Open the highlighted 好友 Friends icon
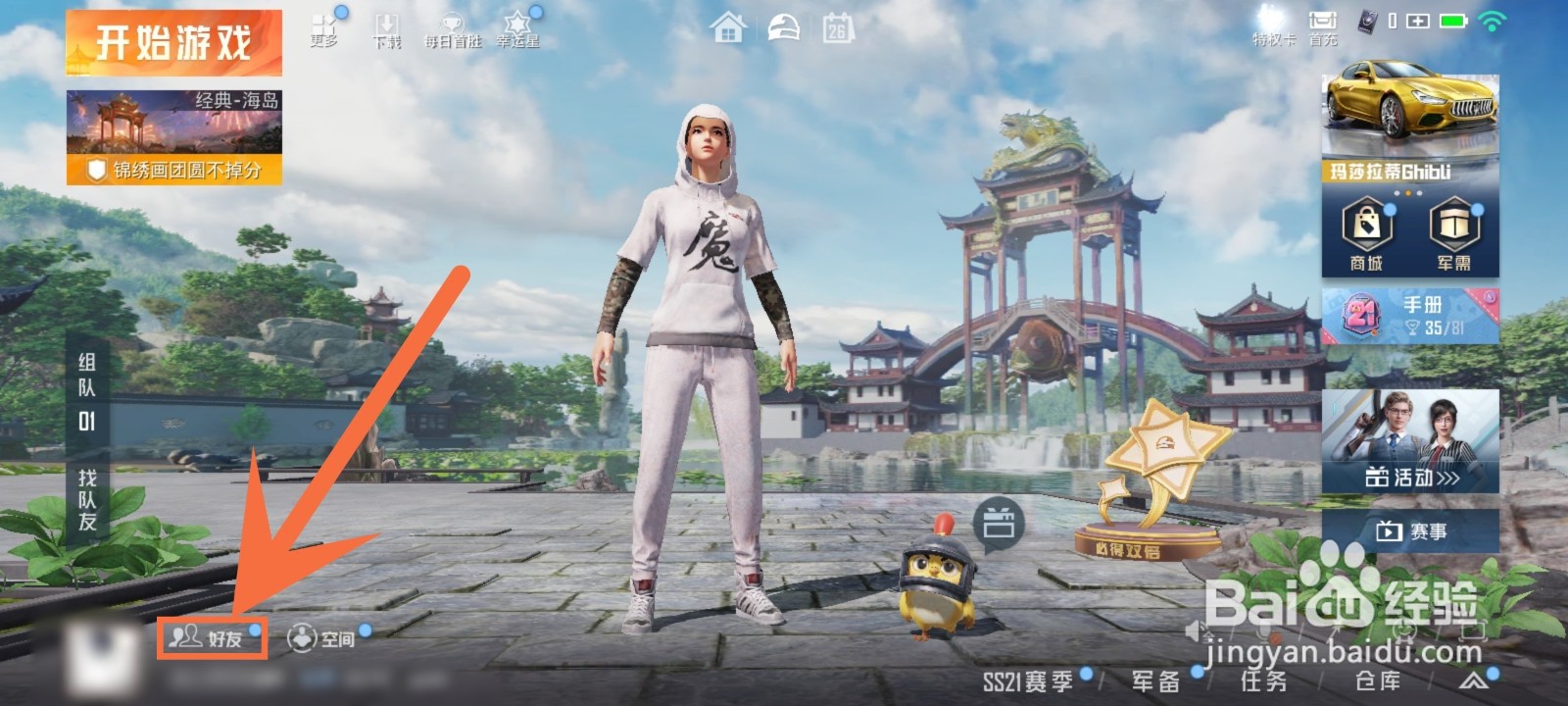This screenshot has height=706, width=1568. pos(211,638)
